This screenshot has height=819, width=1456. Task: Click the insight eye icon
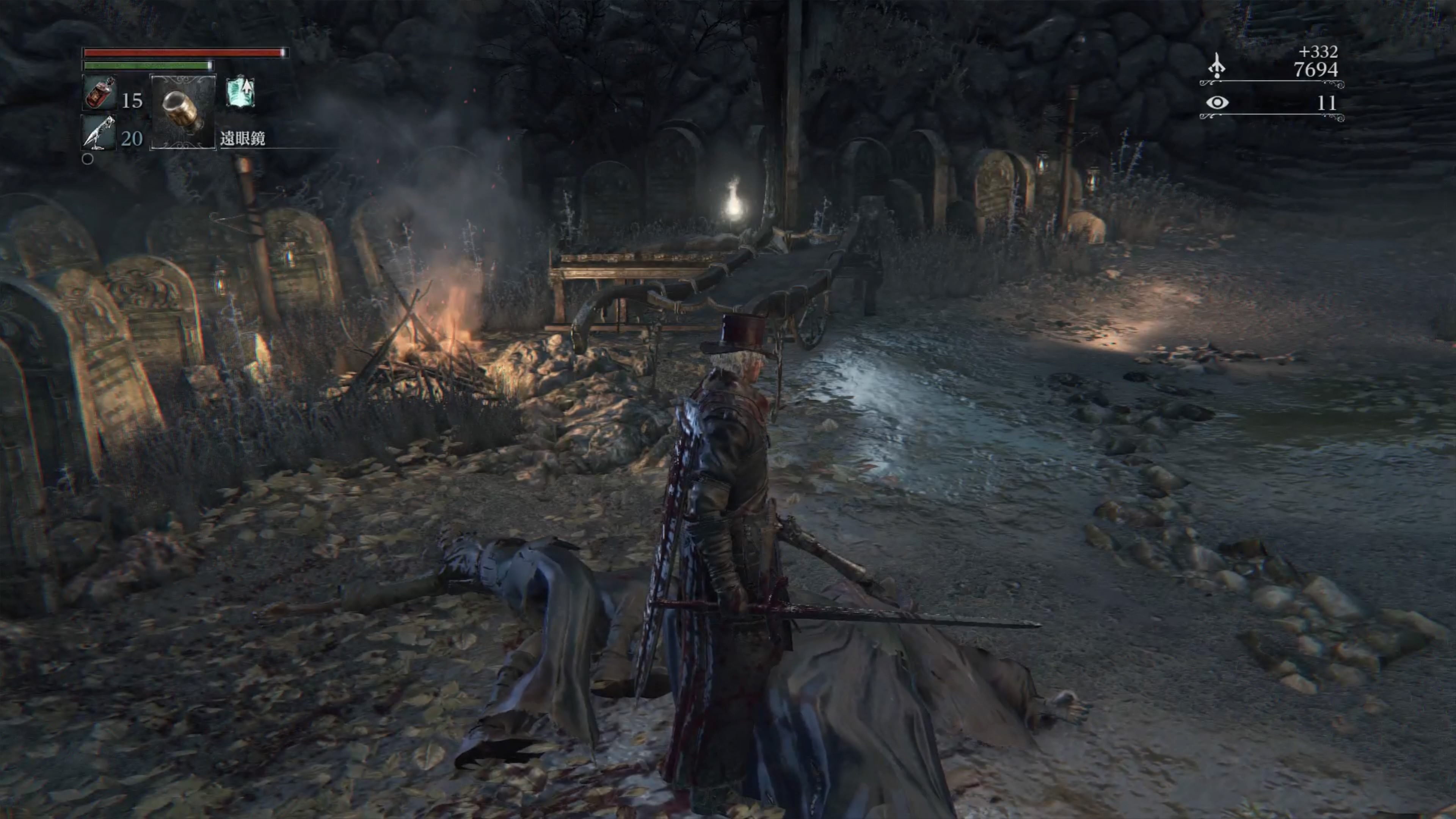[1217, 102]
